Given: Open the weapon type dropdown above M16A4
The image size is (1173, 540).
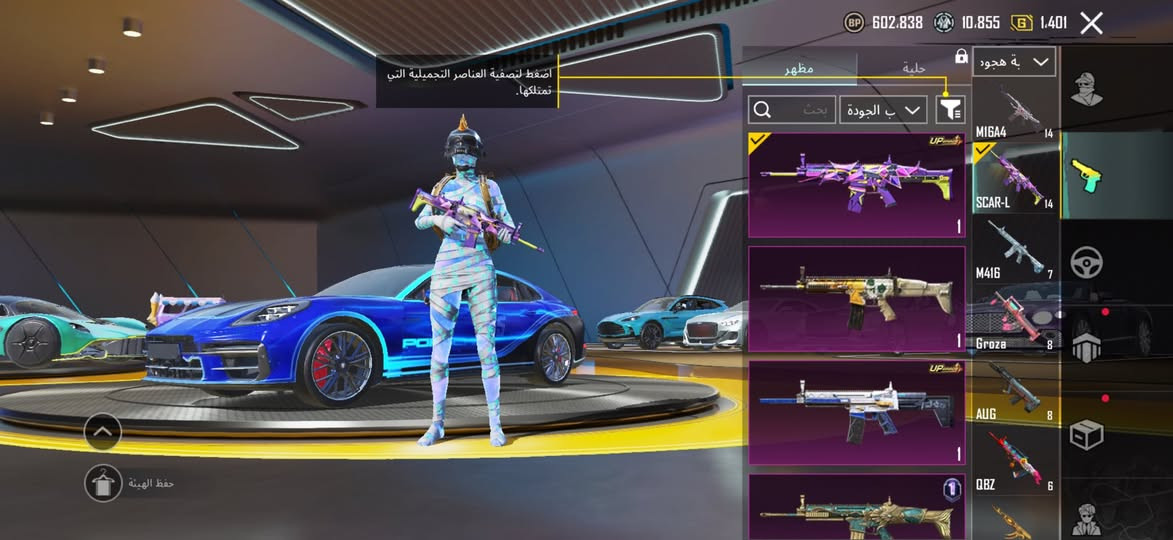Looking at the screenshot, I should click(x=1013, y=62).
